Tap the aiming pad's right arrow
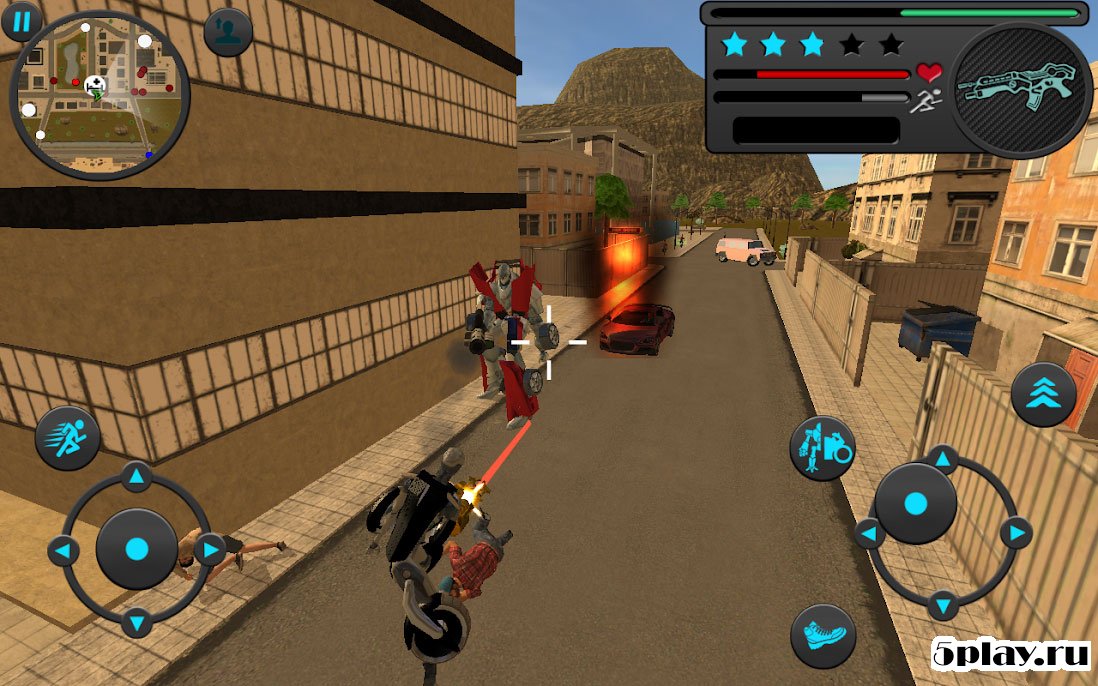This screenshot has width=1098, height=686. [1016, 533]
